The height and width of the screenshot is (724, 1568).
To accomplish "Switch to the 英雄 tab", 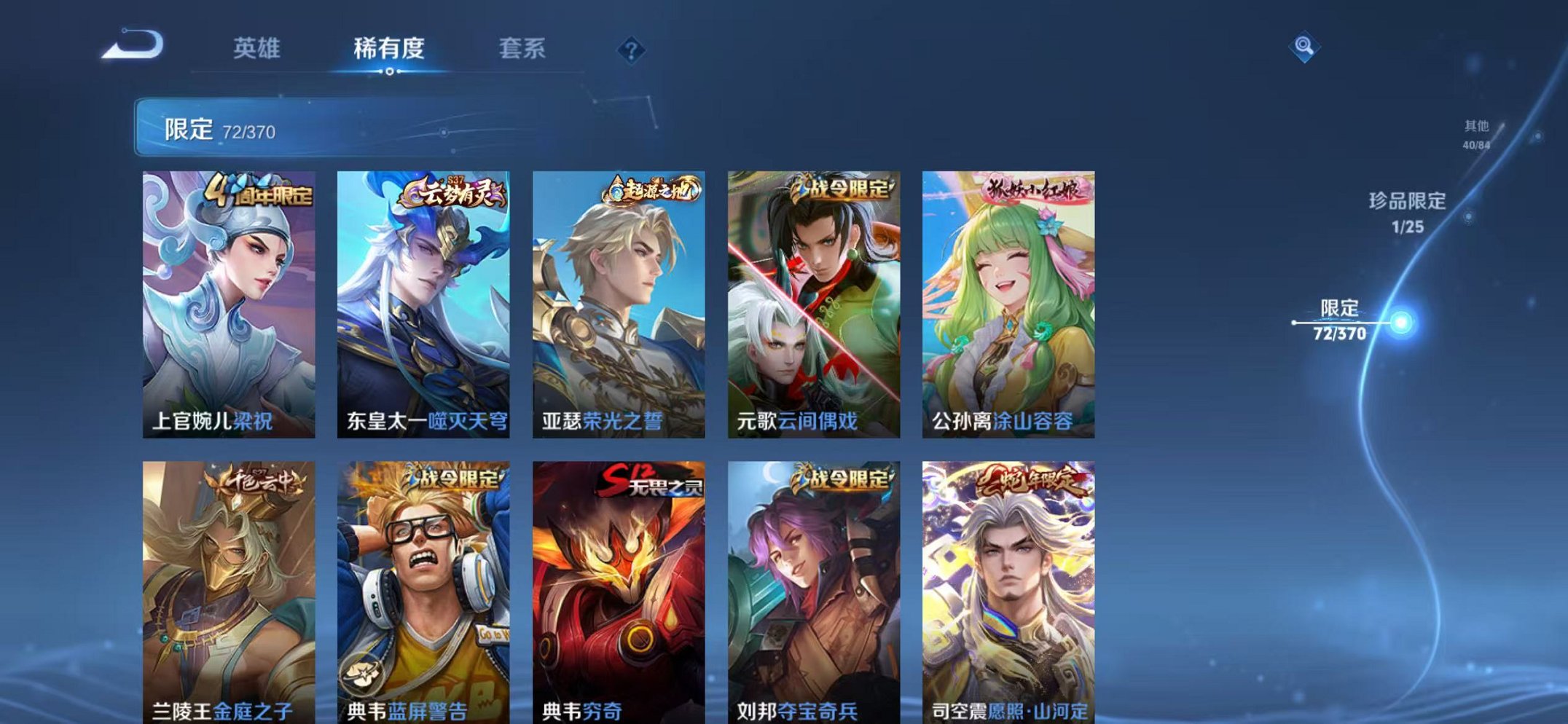I will 258,47.
